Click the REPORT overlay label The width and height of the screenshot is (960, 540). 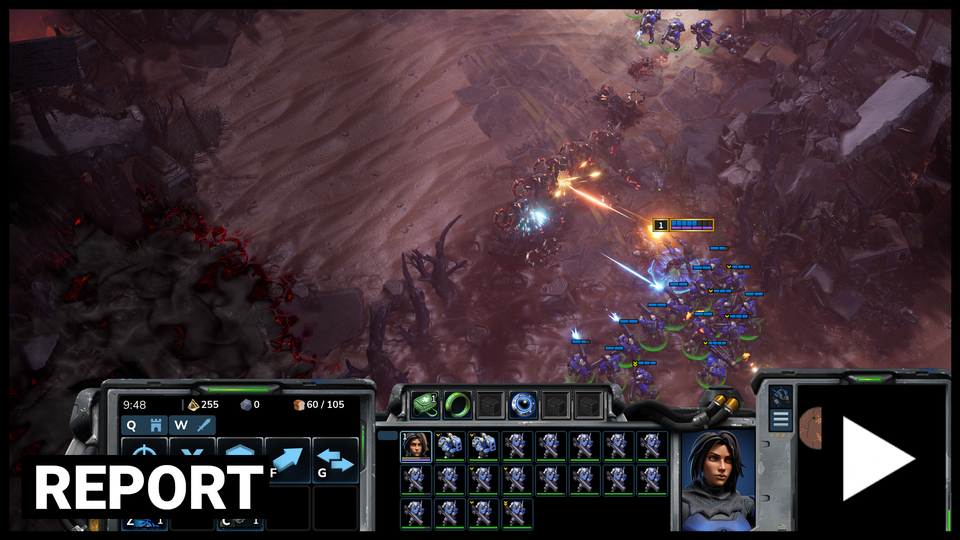[x=147, y=487]
